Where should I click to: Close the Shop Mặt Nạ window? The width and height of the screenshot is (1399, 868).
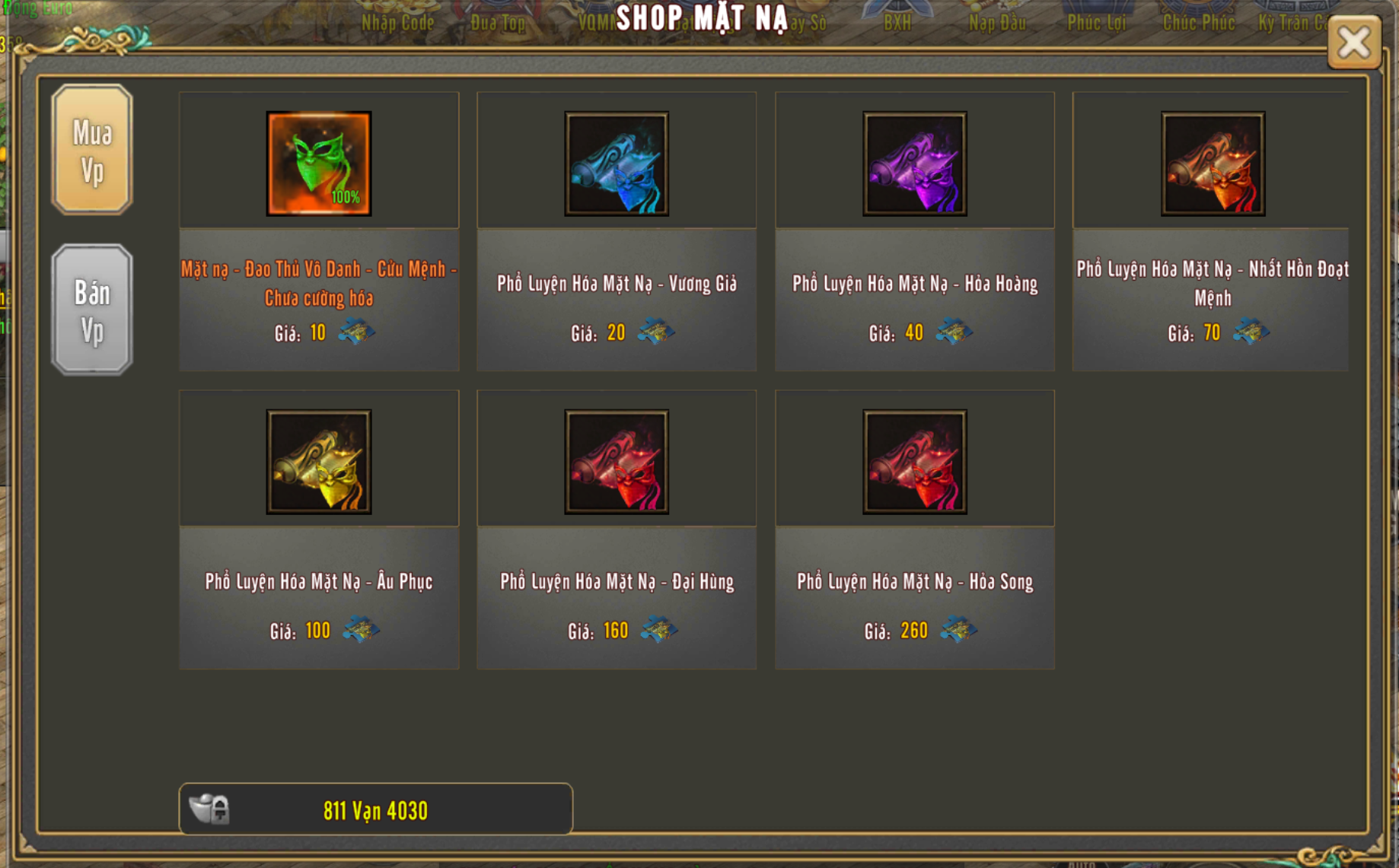(1354, 43)
